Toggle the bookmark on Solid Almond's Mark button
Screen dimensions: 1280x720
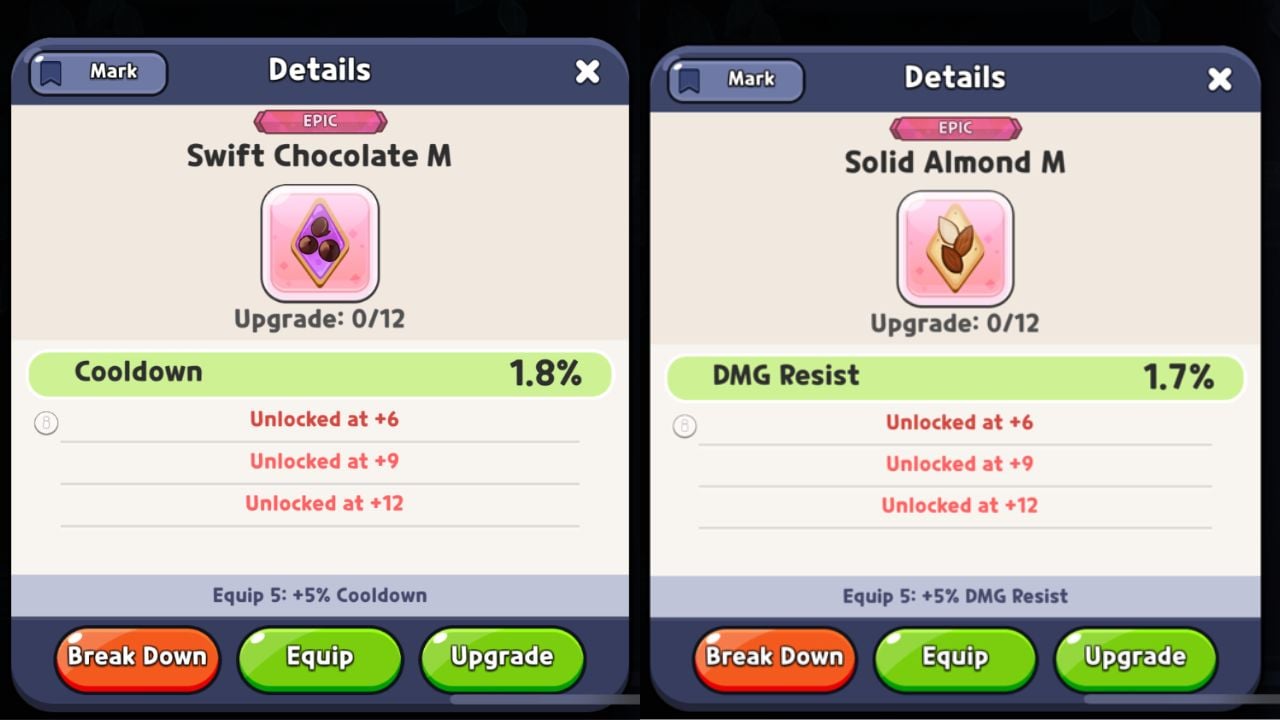(733, 79)
